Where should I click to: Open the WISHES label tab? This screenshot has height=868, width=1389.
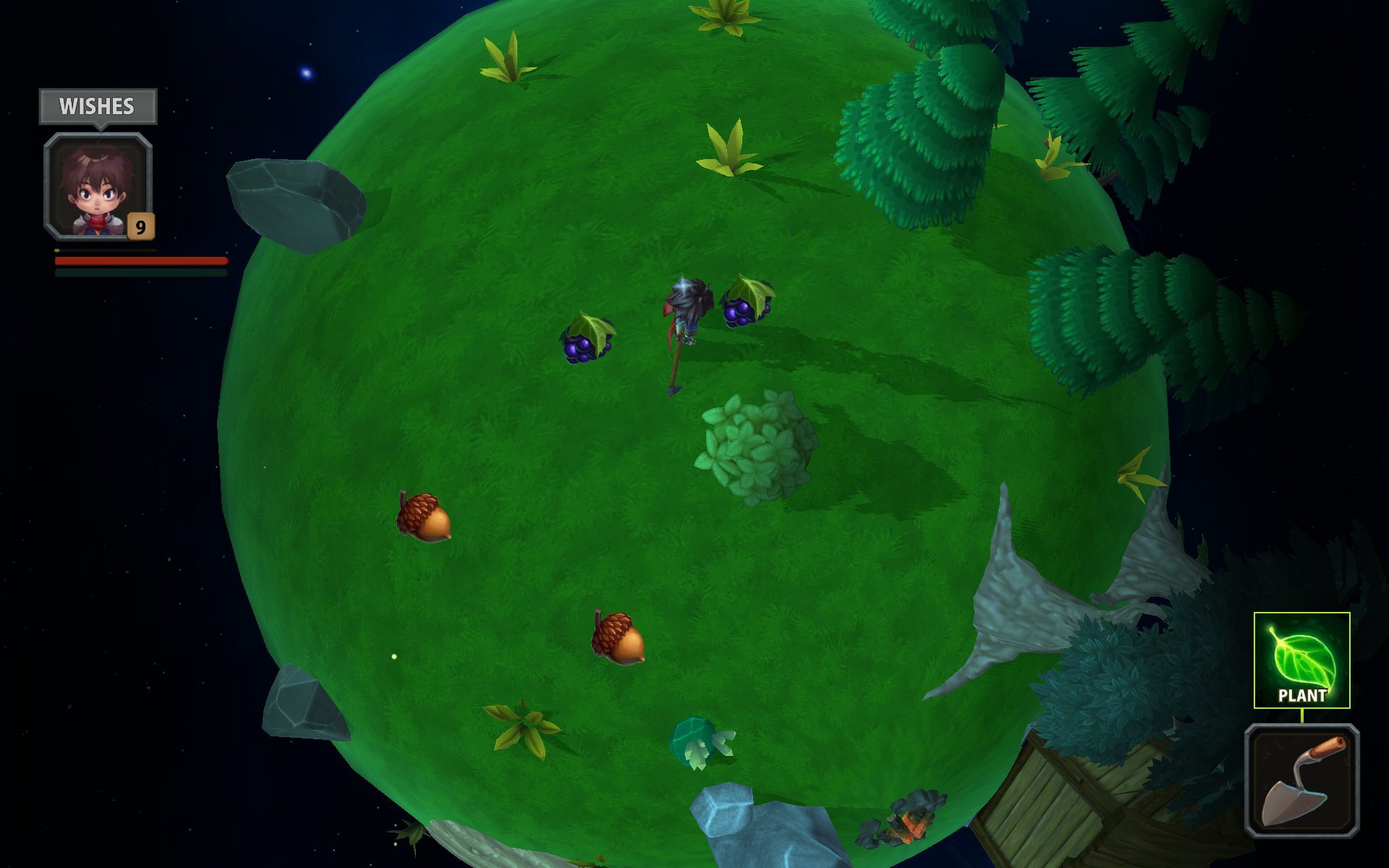[x=98, y=106]
